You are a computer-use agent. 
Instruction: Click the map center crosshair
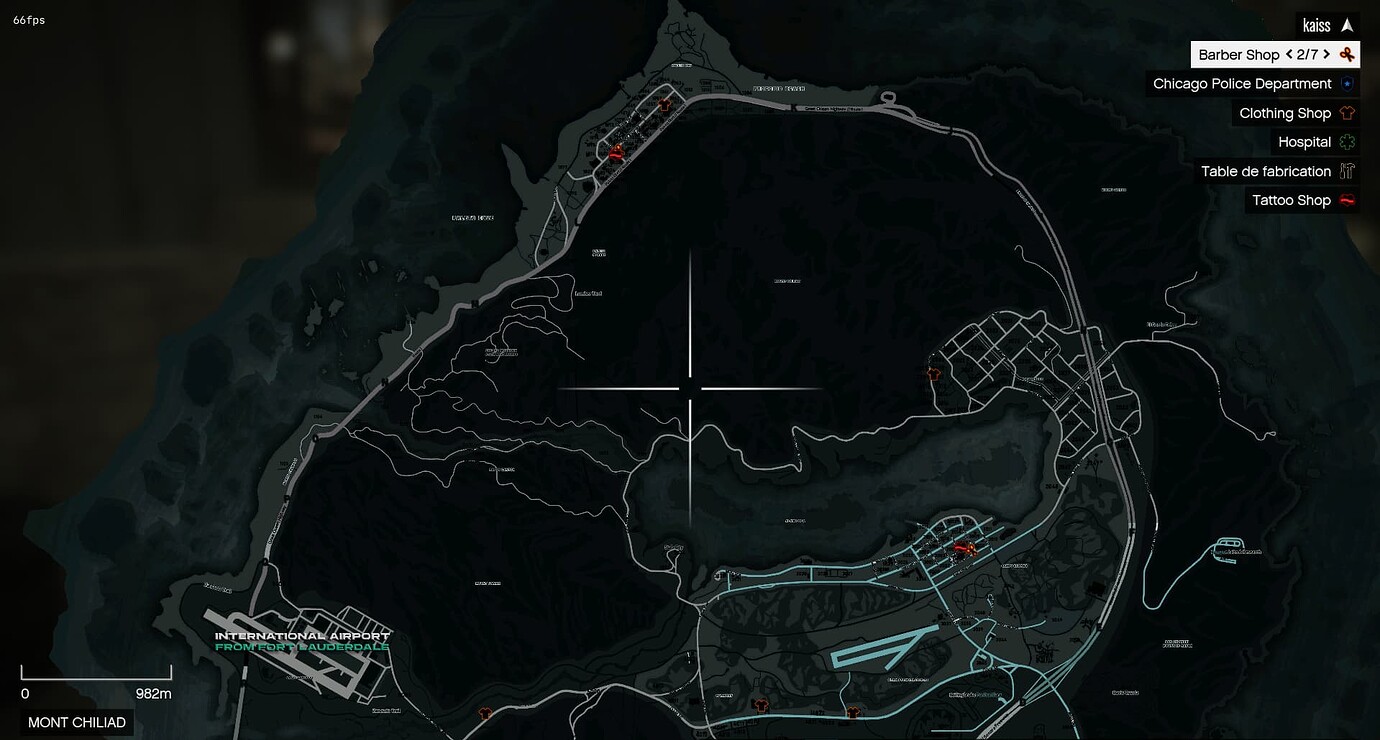pyautogui.click(x=690, y=386)
